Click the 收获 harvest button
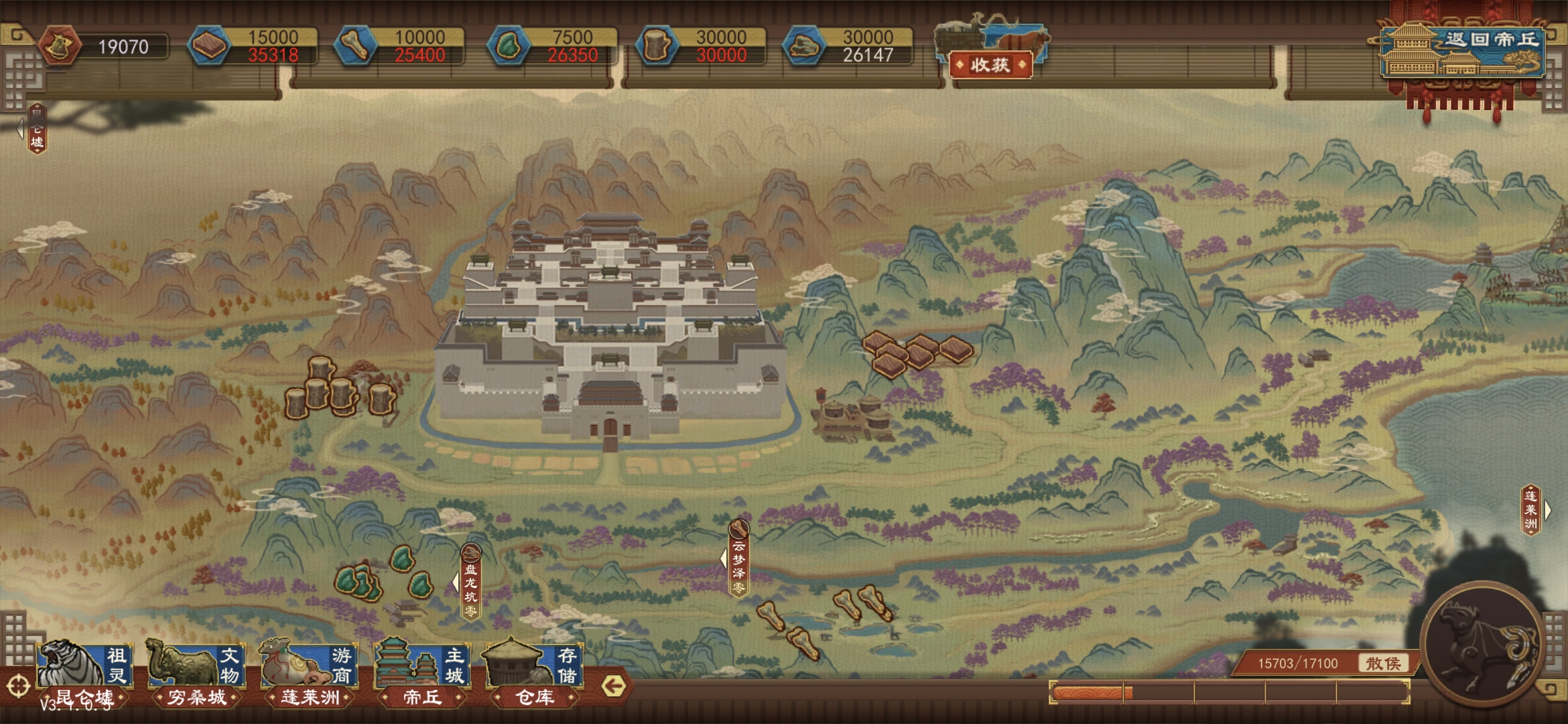 click(990, 65)
